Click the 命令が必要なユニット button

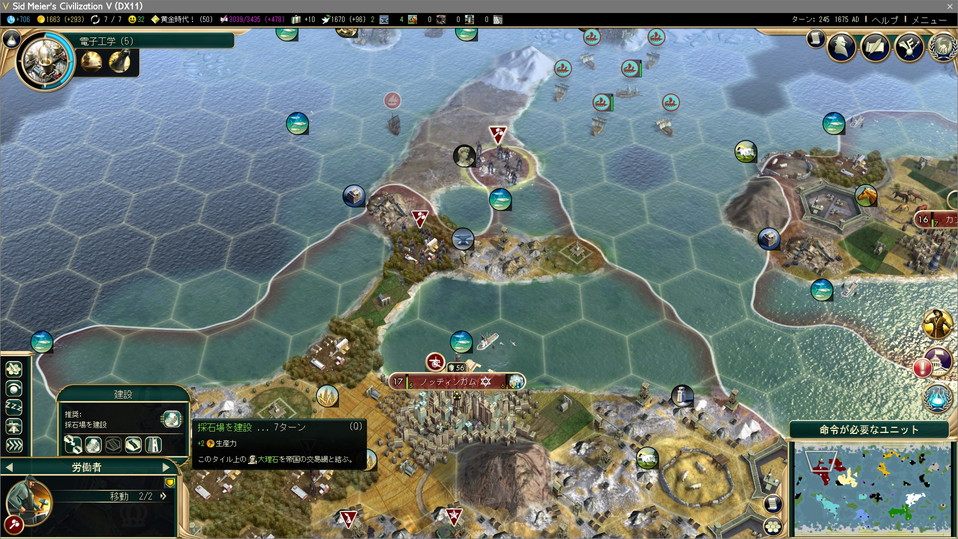pyautogui.click(x=869, y=430)
